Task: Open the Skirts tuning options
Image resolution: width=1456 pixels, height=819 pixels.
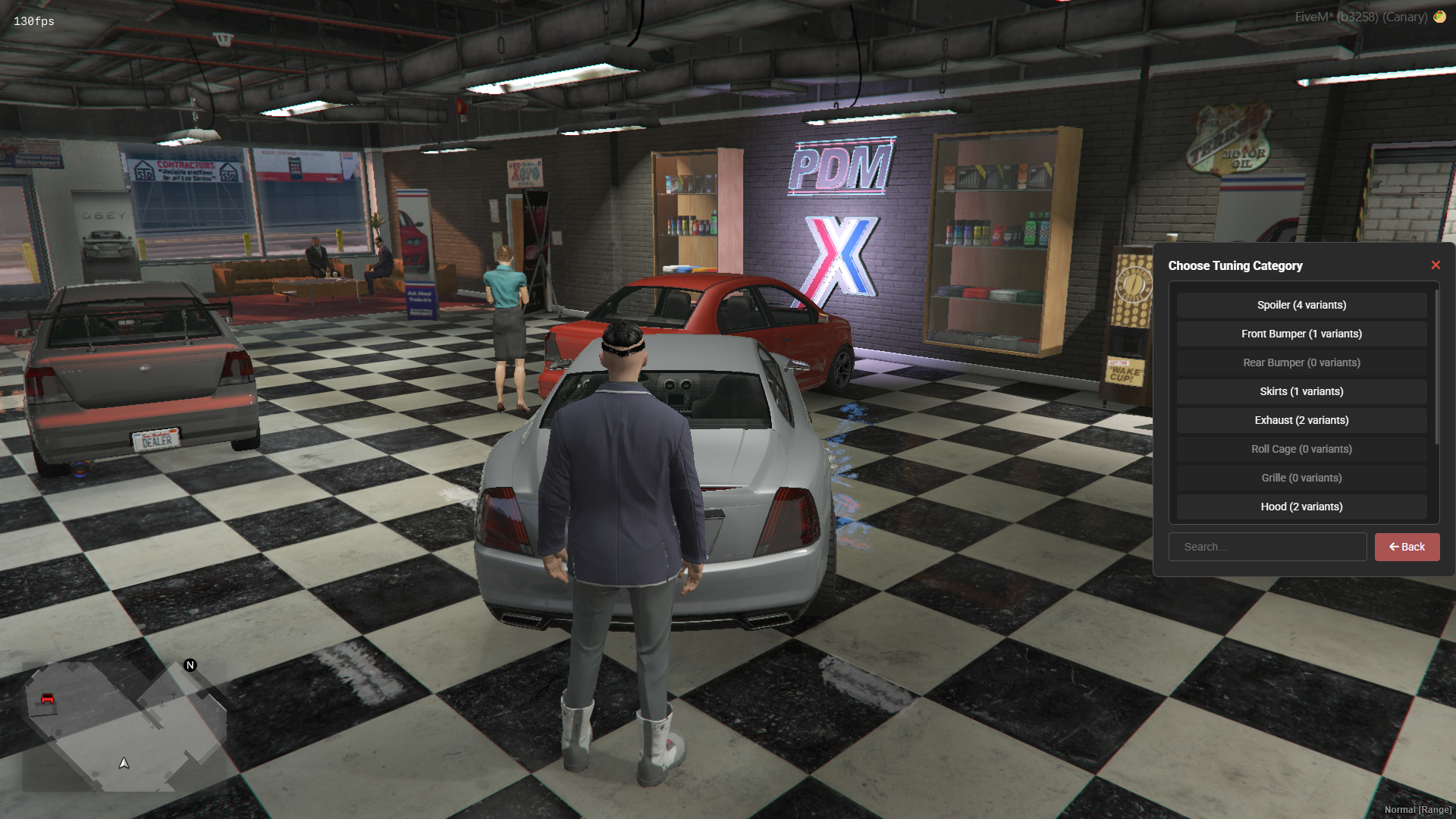Action: coord(1301,391)
